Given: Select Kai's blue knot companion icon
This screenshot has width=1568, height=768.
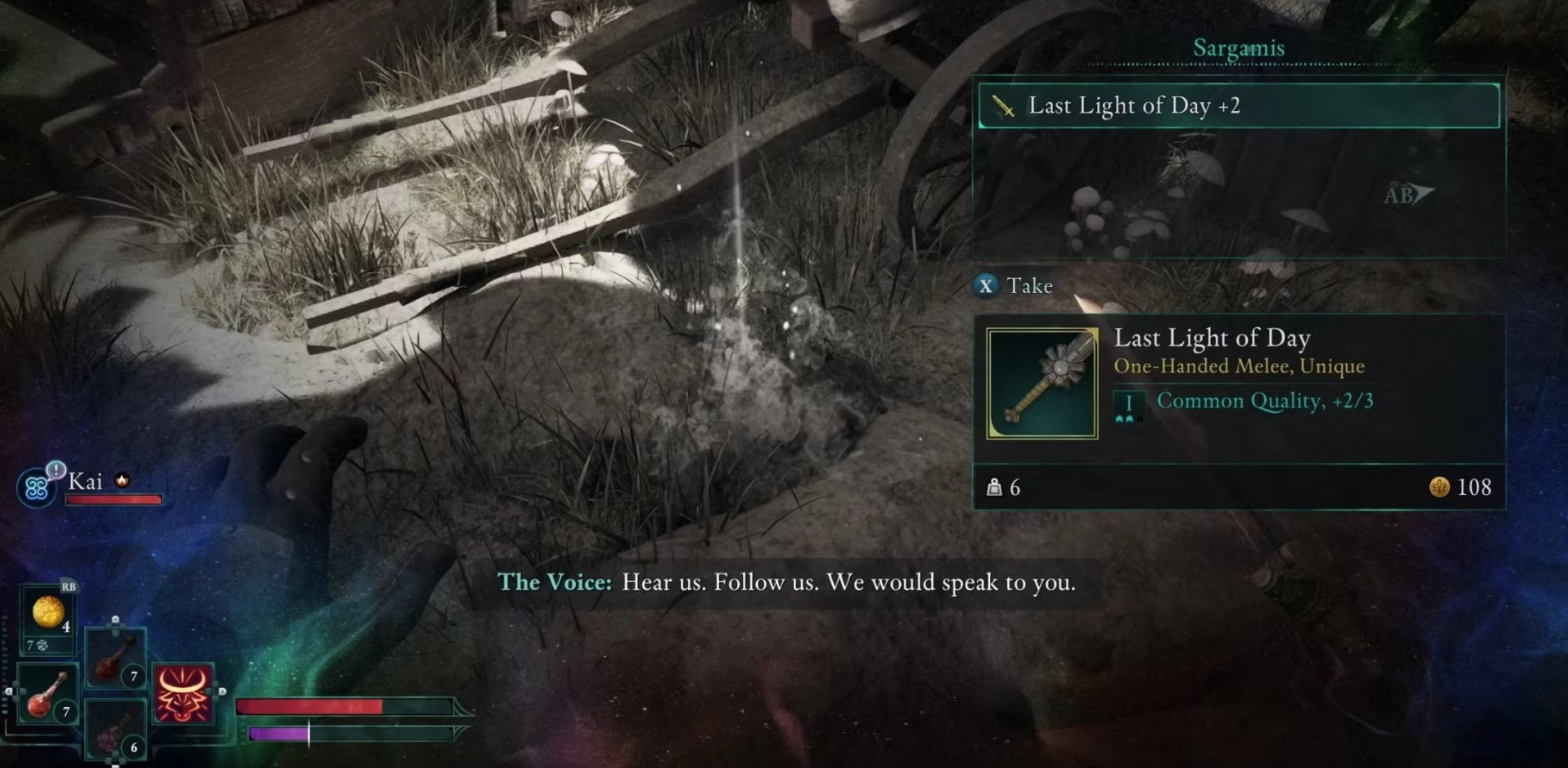Looking at the screenshot, I should point(36,488).
